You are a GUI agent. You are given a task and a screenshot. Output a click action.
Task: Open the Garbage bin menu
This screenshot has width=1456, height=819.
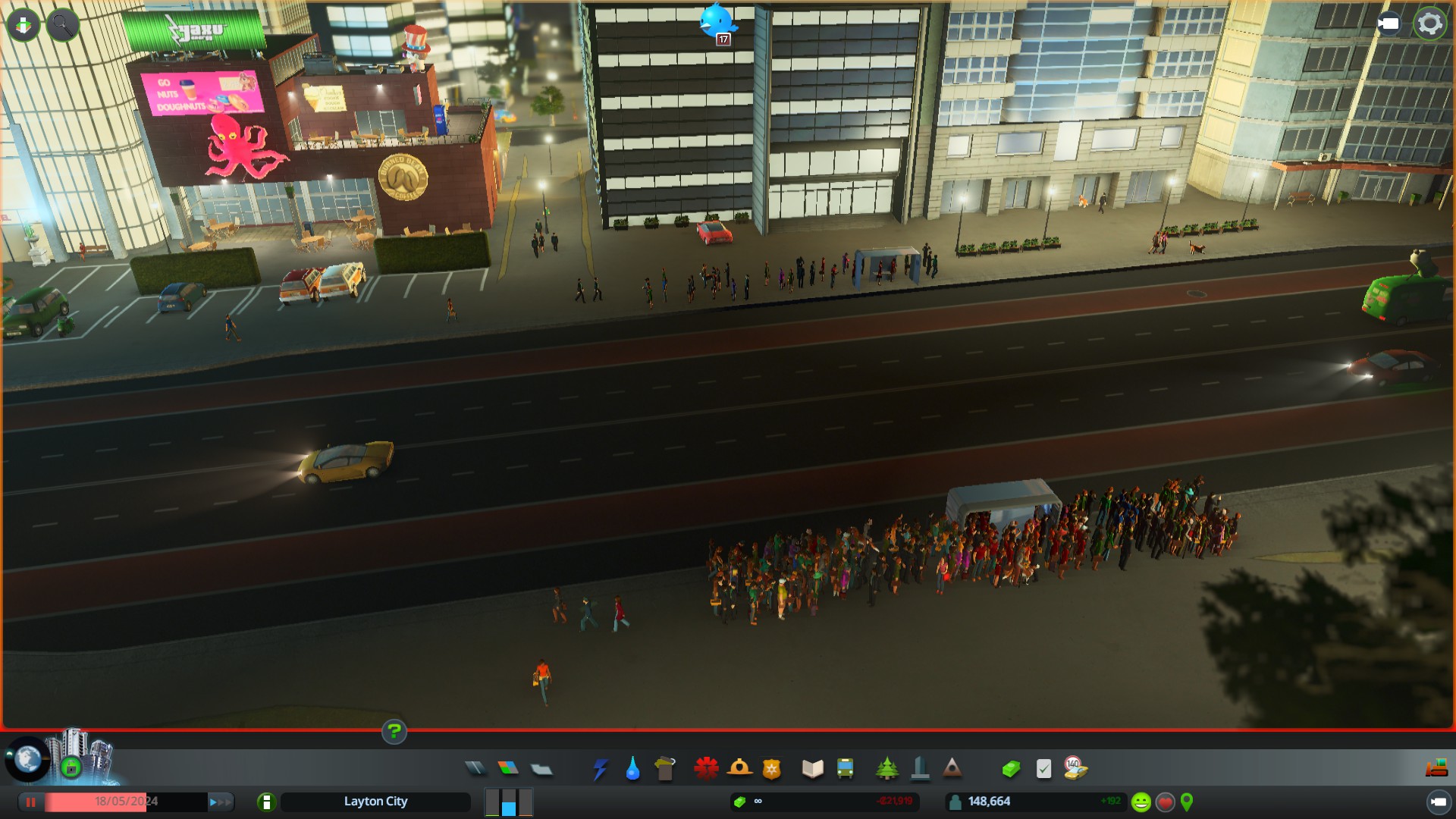pyautogui.click(x=665, y=769)
